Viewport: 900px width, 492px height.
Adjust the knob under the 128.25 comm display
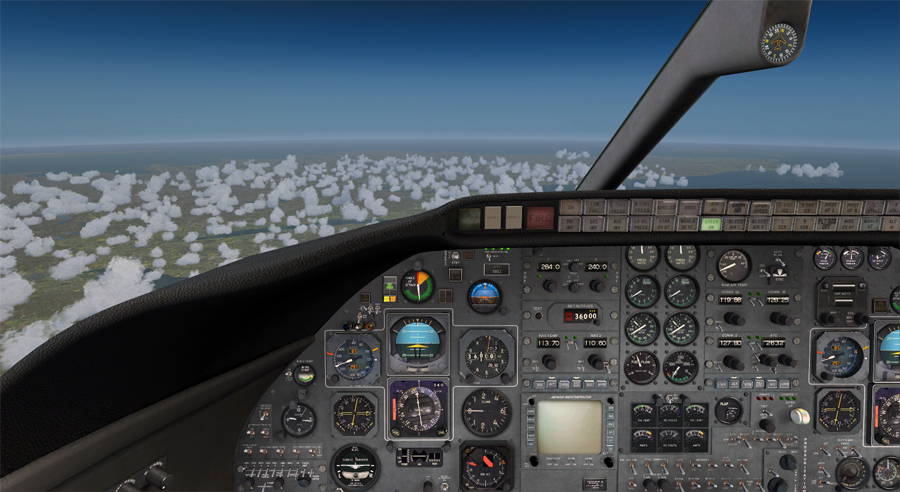coord(779,318)
